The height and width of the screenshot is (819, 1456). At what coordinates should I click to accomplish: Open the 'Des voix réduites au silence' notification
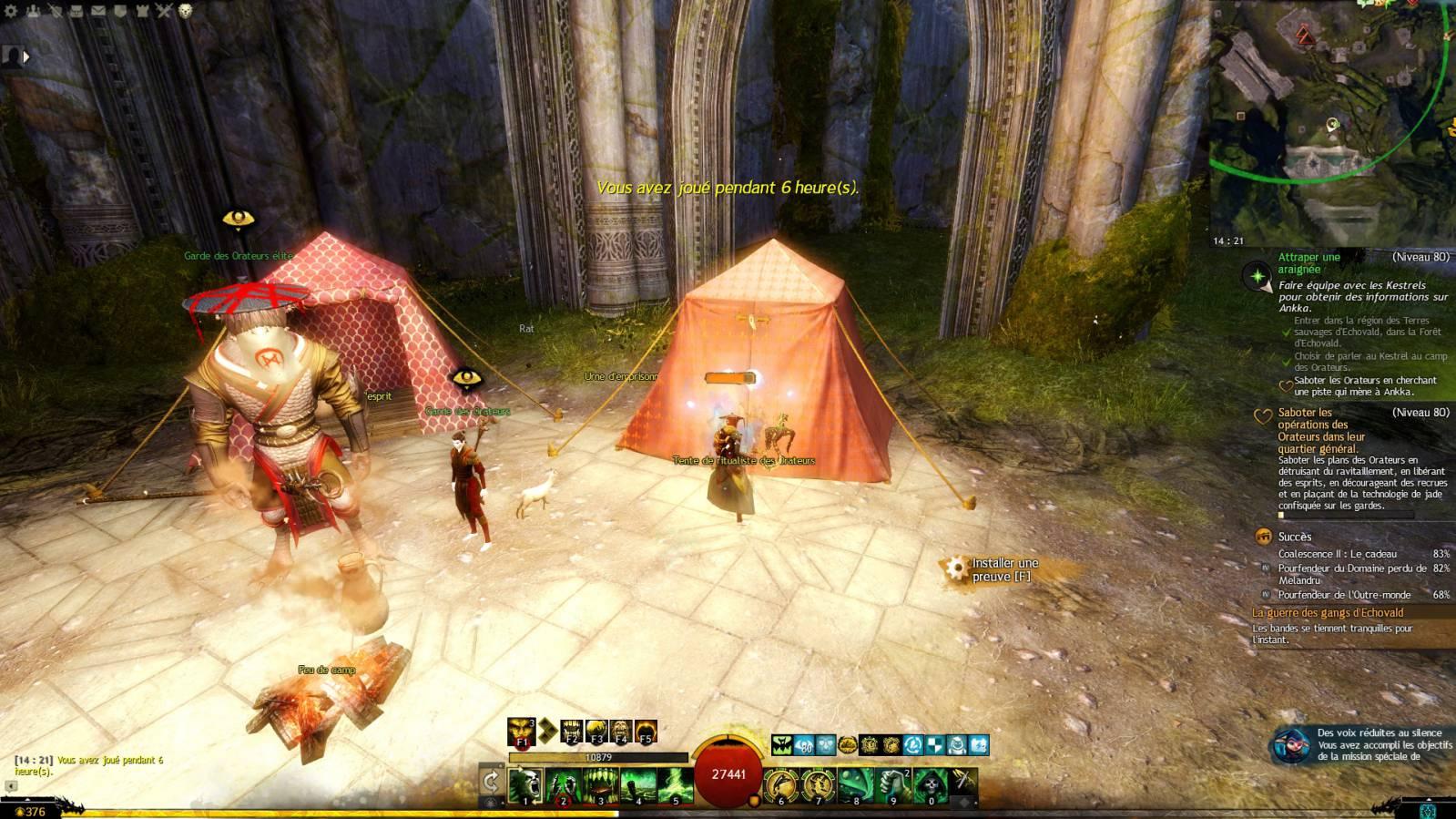point(1366,744)
